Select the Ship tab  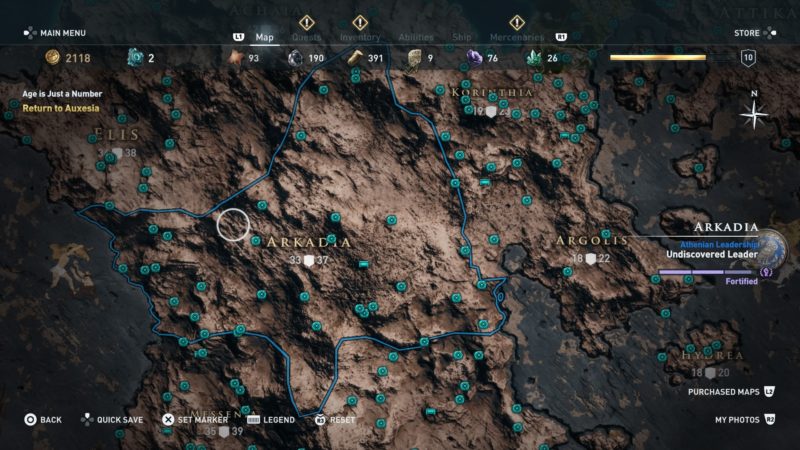pyautogui.click(x=464, y=38)
